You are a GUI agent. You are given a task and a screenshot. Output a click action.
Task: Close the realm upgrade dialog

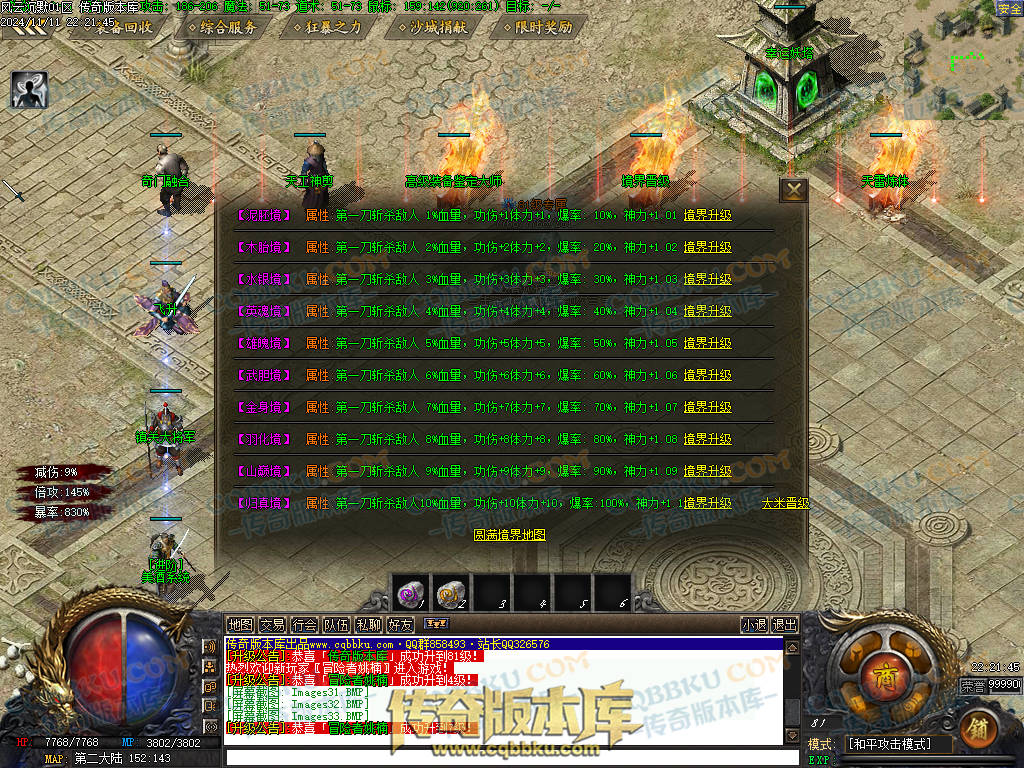tap(793, 190)
